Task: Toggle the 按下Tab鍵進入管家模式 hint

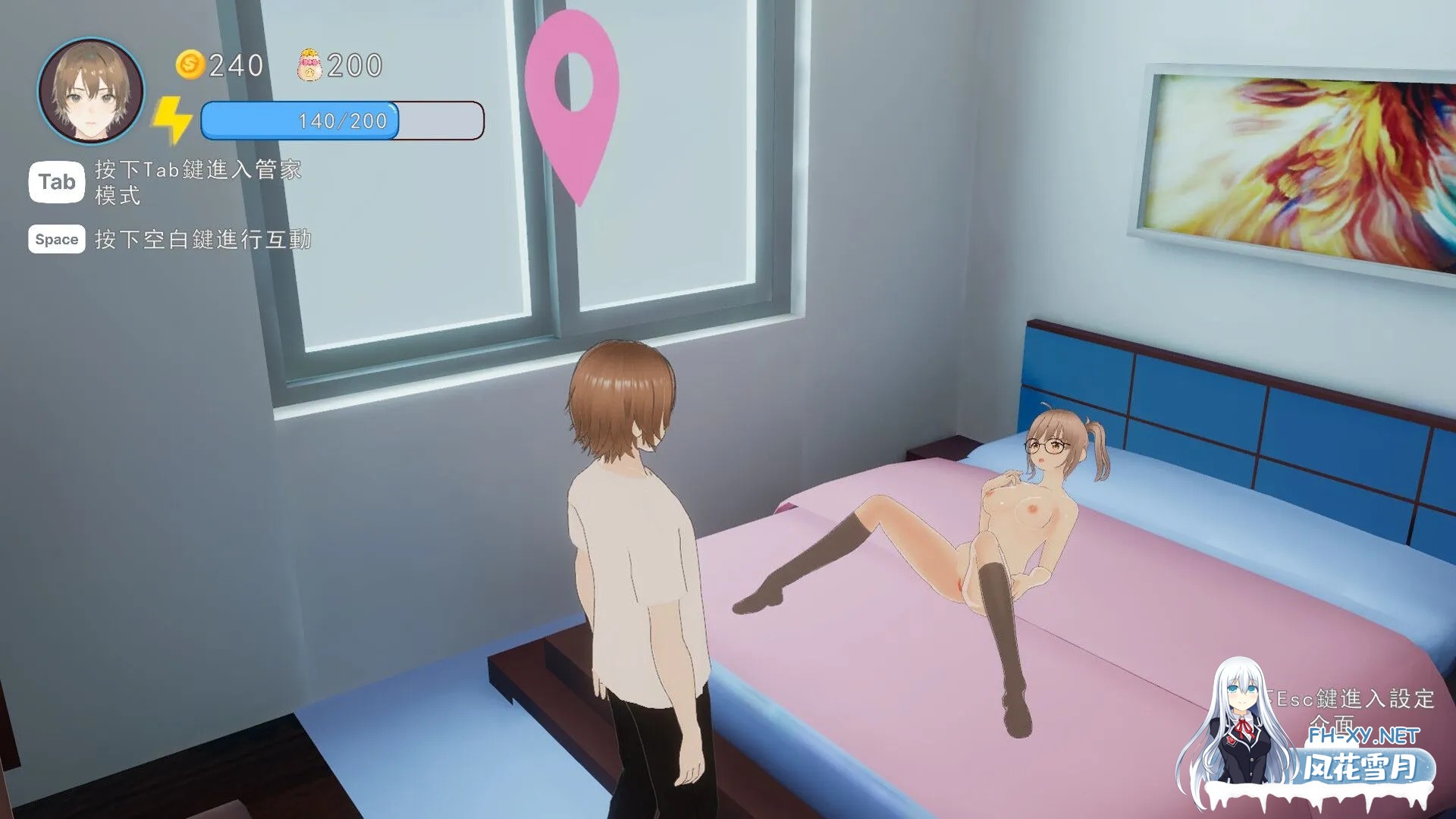Action: [x=196, y=182]
